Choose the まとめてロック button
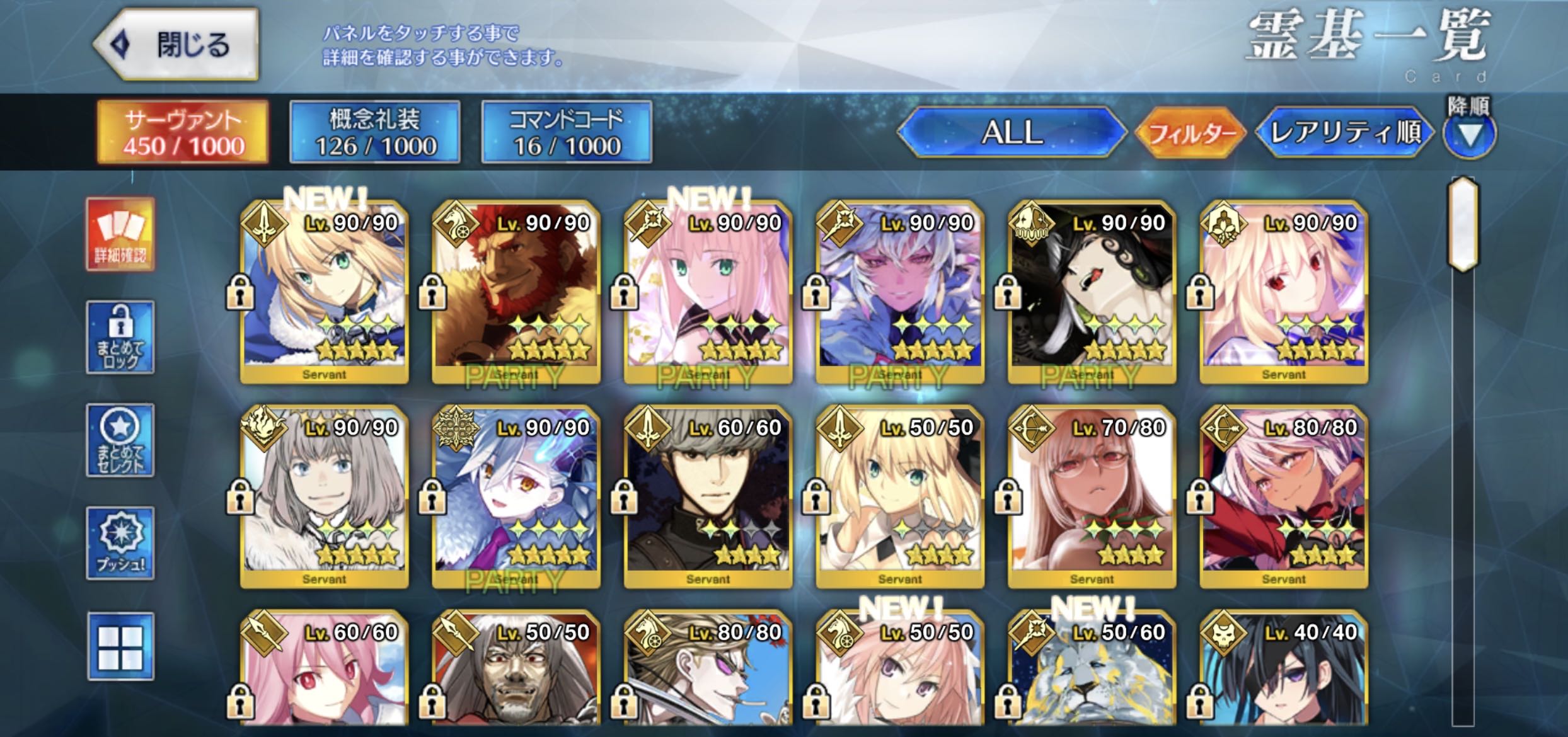This screenshot has width=1568, height=737. [x=120, y=337]
